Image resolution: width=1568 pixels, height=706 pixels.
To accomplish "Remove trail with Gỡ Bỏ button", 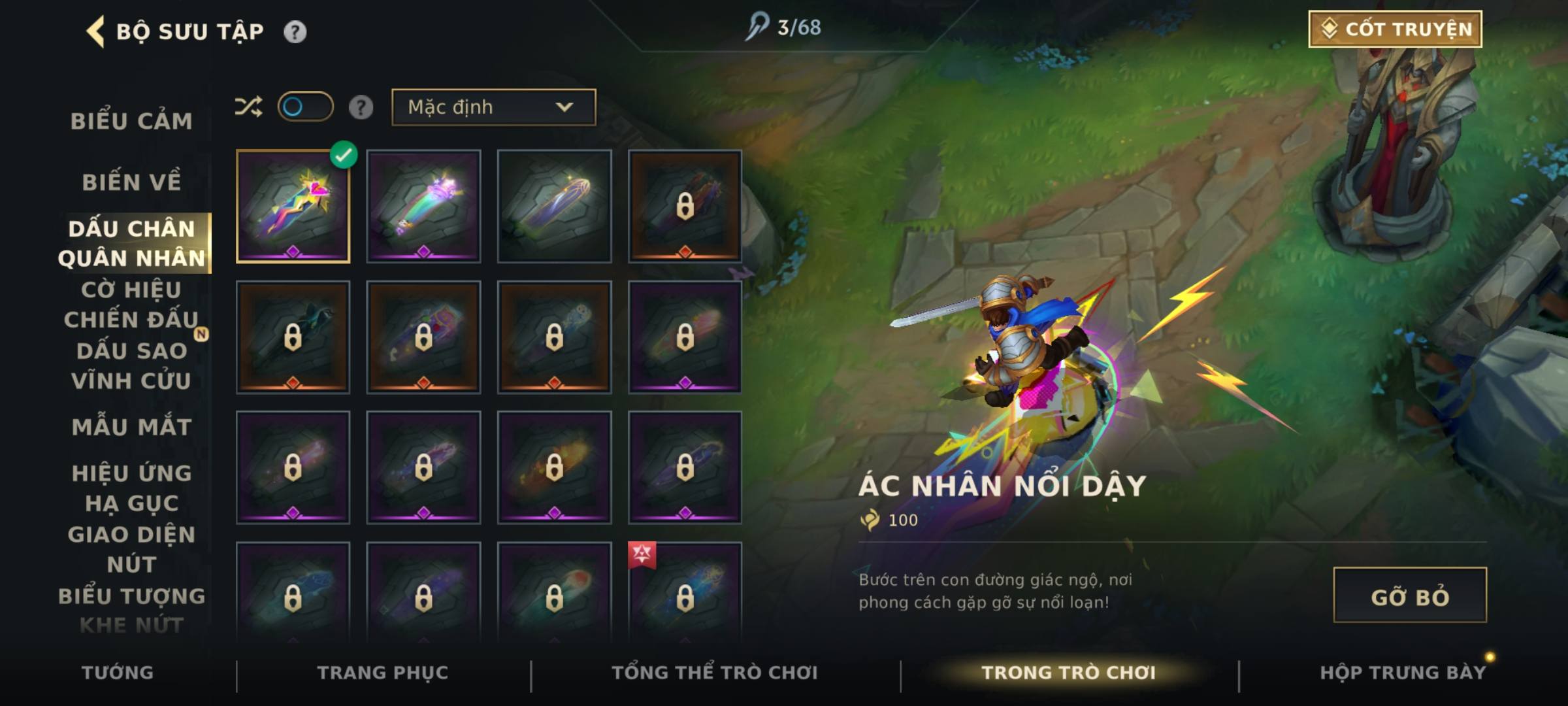I will click(1409, 596).
